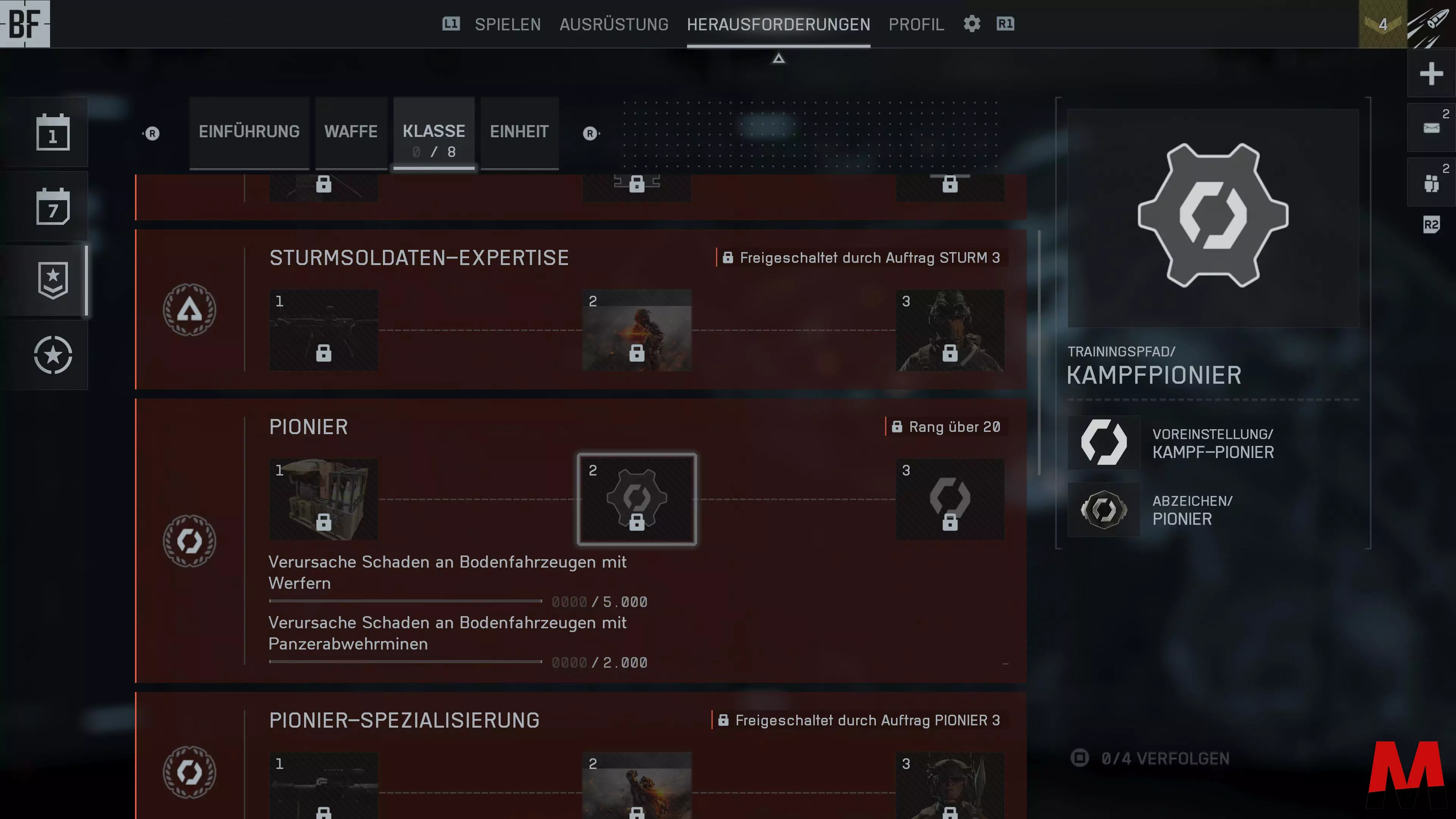Select Sturmsoldaten-Expertise stage 1 weapon tile
1456x819 pixels.
[x=323, y=330]
